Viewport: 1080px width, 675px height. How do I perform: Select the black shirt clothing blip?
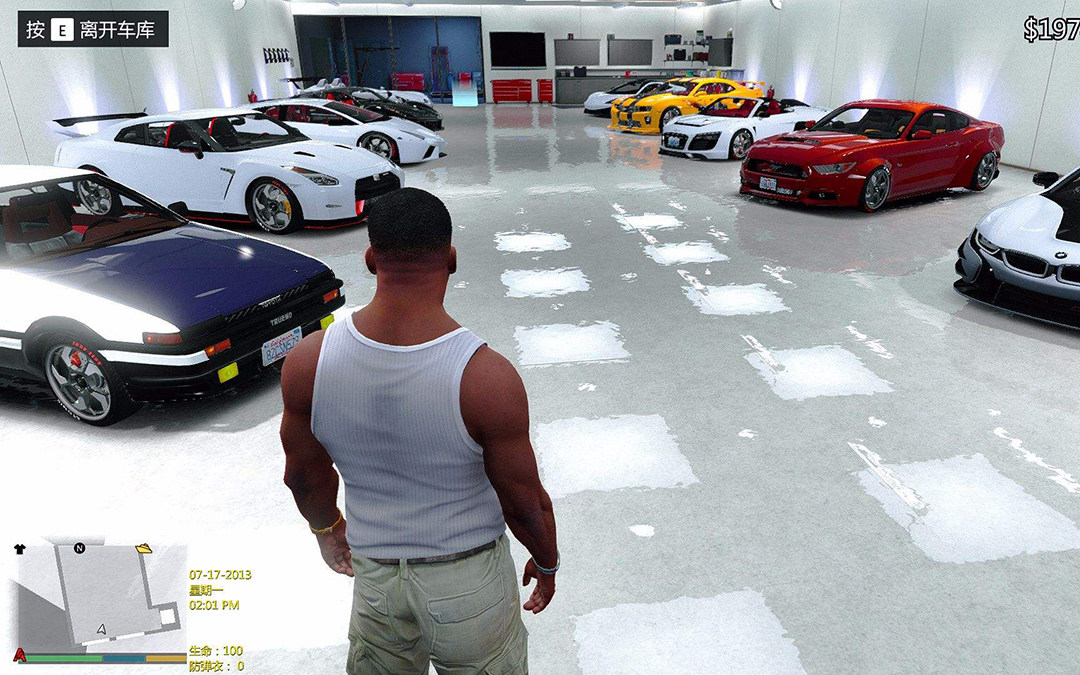point(20,549)
